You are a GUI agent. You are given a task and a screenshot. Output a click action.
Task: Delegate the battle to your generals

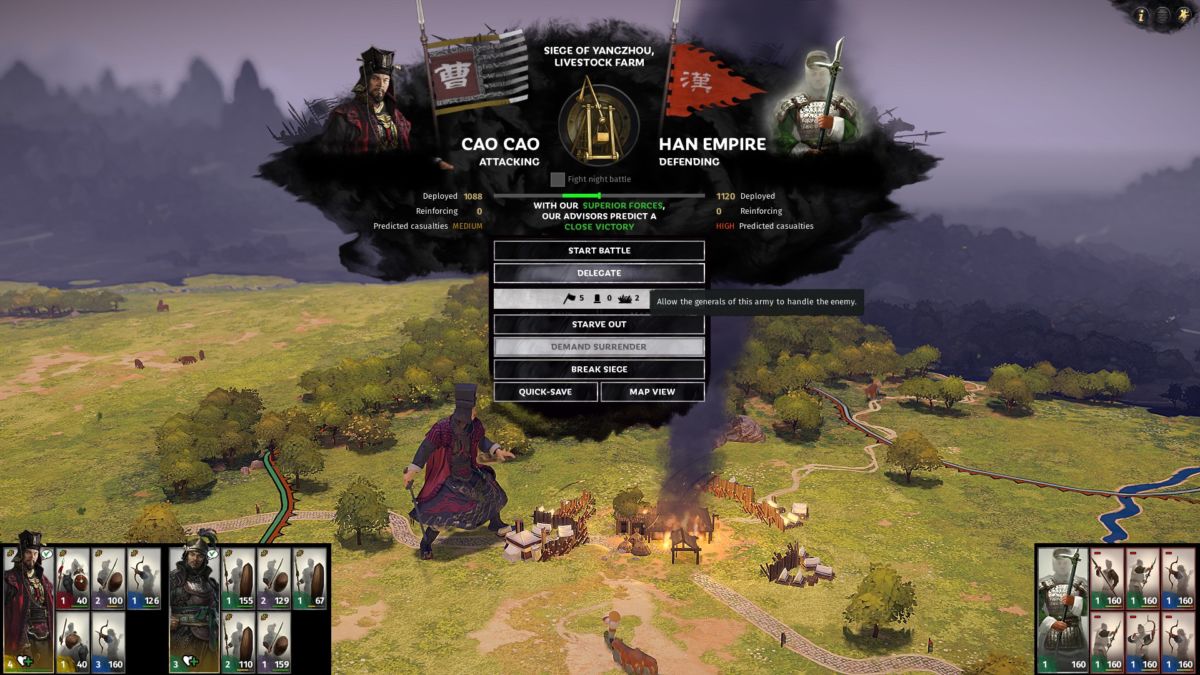tap(598, 273)
